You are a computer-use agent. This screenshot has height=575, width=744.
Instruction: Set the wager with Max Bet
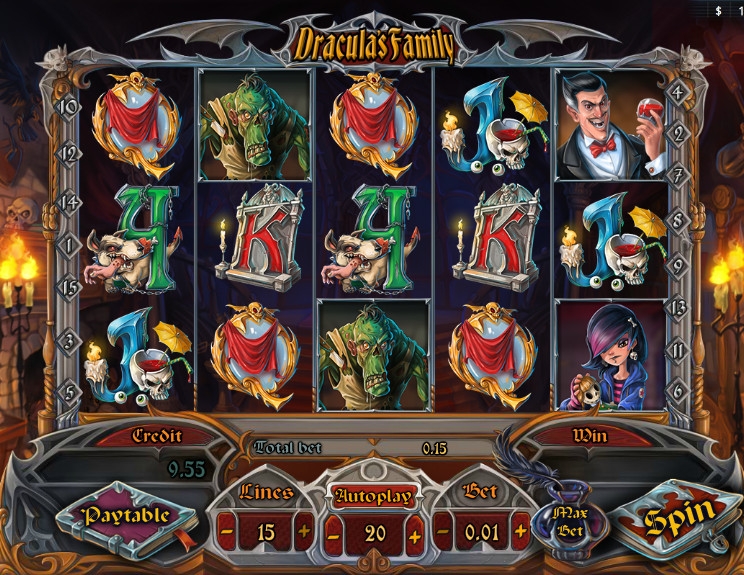[569, 519]
